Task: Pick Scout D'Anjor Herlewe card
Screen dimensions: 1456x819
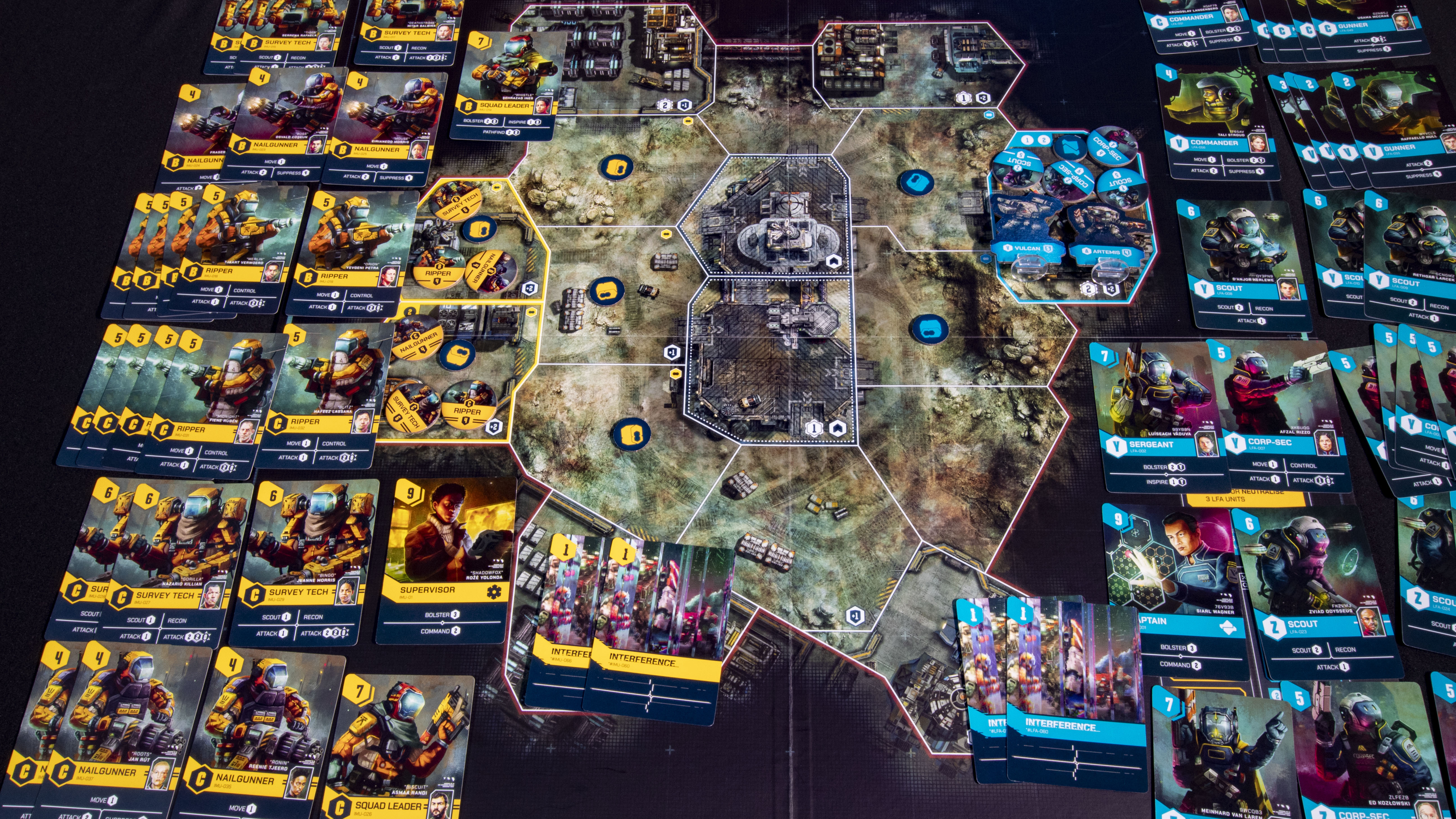Action: 1243,266
